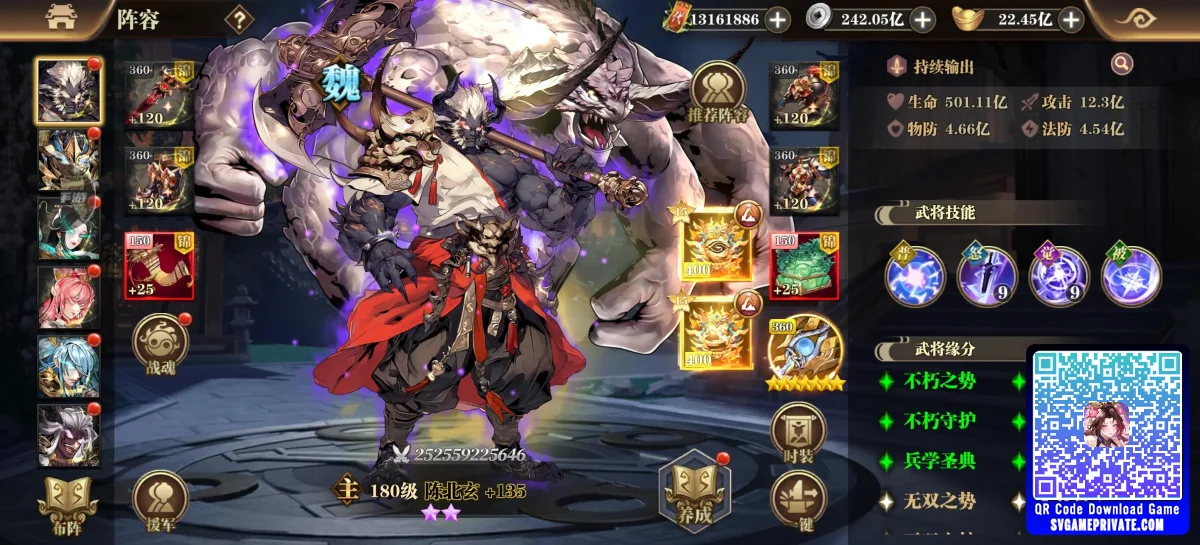This screenshot has height=545, width=1200.
Task: Open the magnifier stat details icon
Action: pos(1122,65)
